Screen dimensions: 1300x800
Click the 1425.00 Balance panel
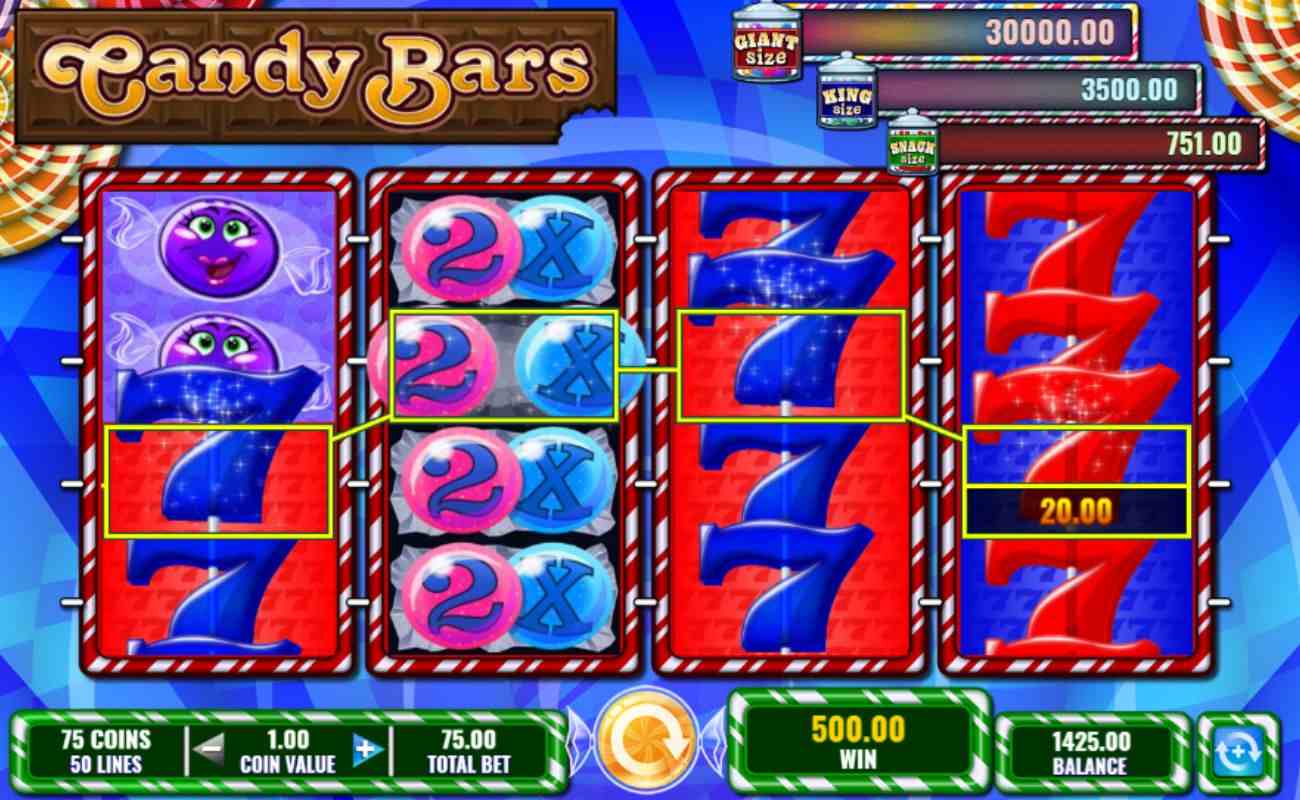coord(1090,748)
